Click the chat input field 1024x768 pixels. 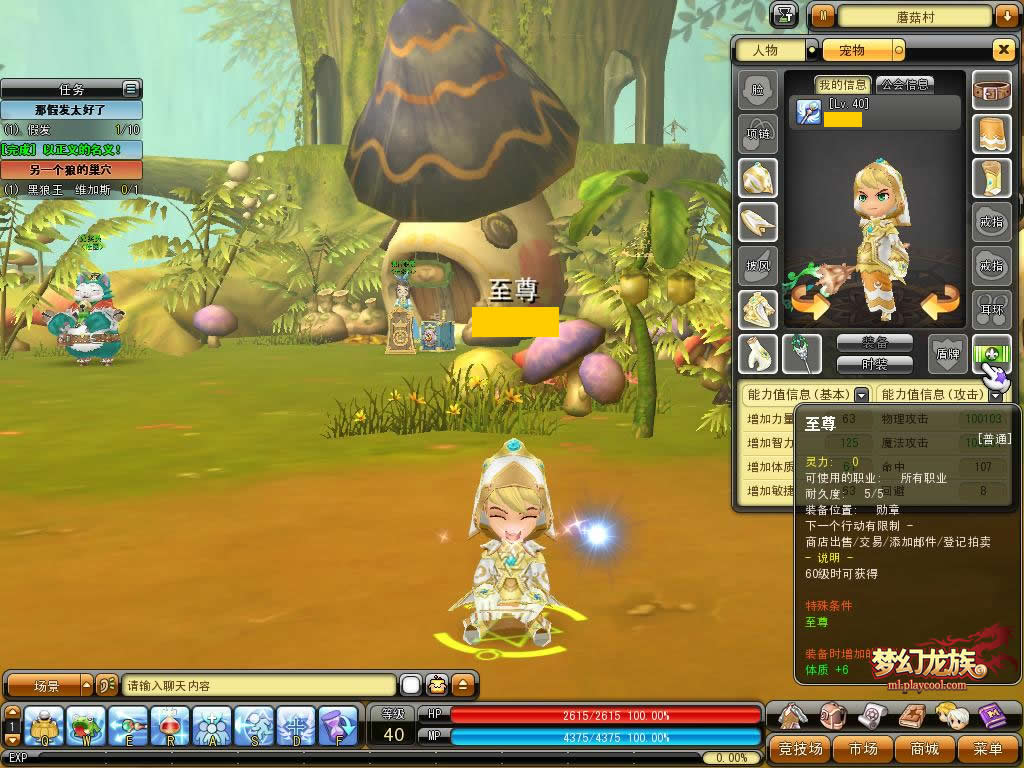point(258,686)
